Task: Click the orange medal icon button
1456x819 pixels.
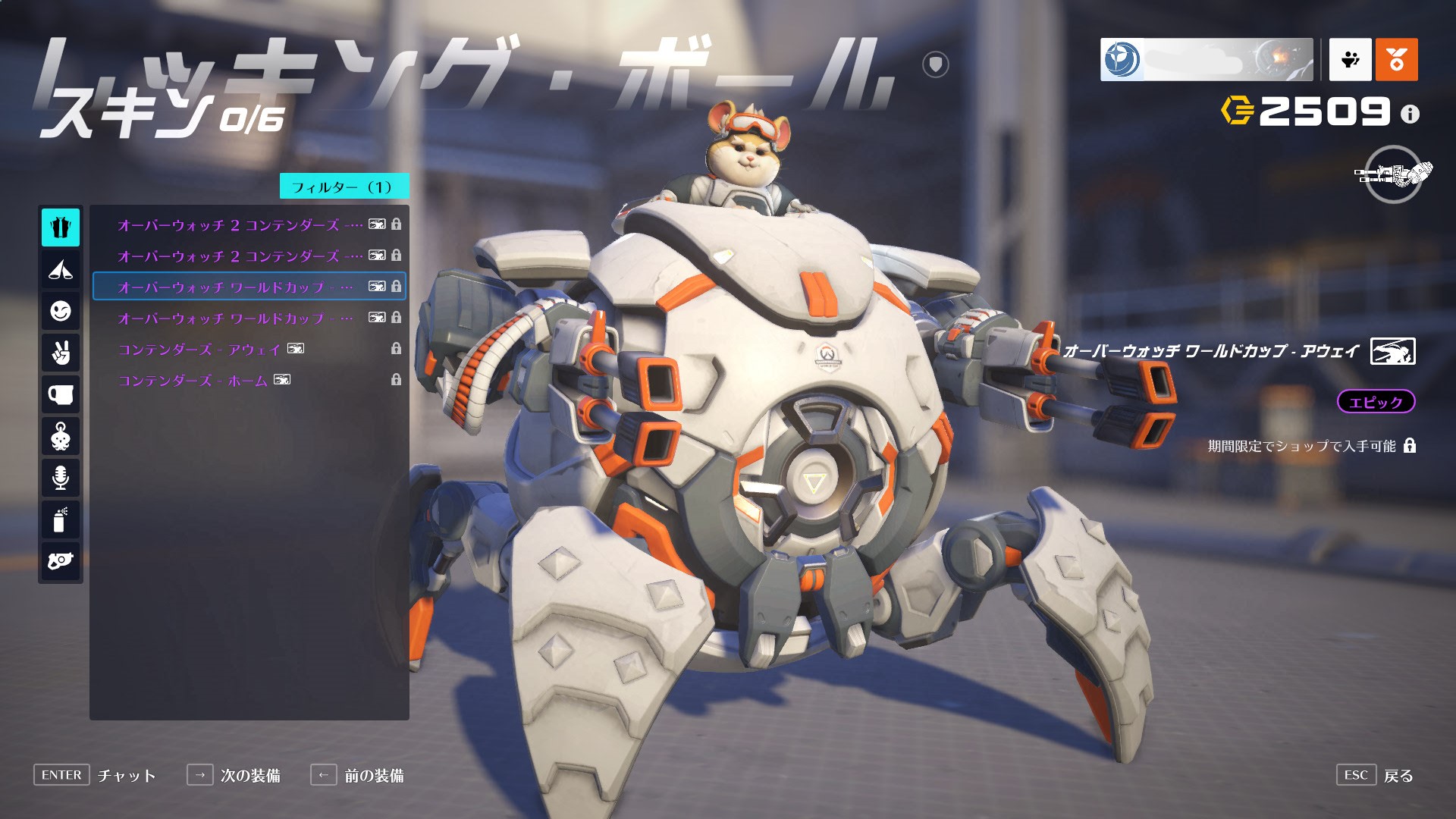Action: [x=1396, y=59]
